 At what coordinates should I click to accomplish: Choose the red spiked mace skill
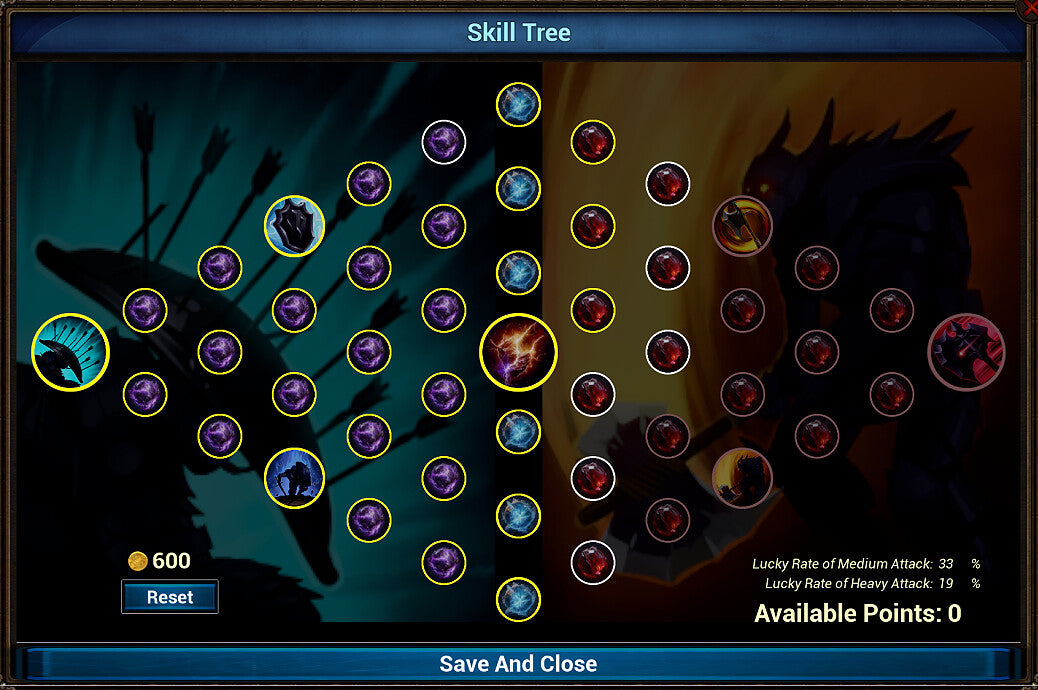pyautogui.click(x=966, y=352)
